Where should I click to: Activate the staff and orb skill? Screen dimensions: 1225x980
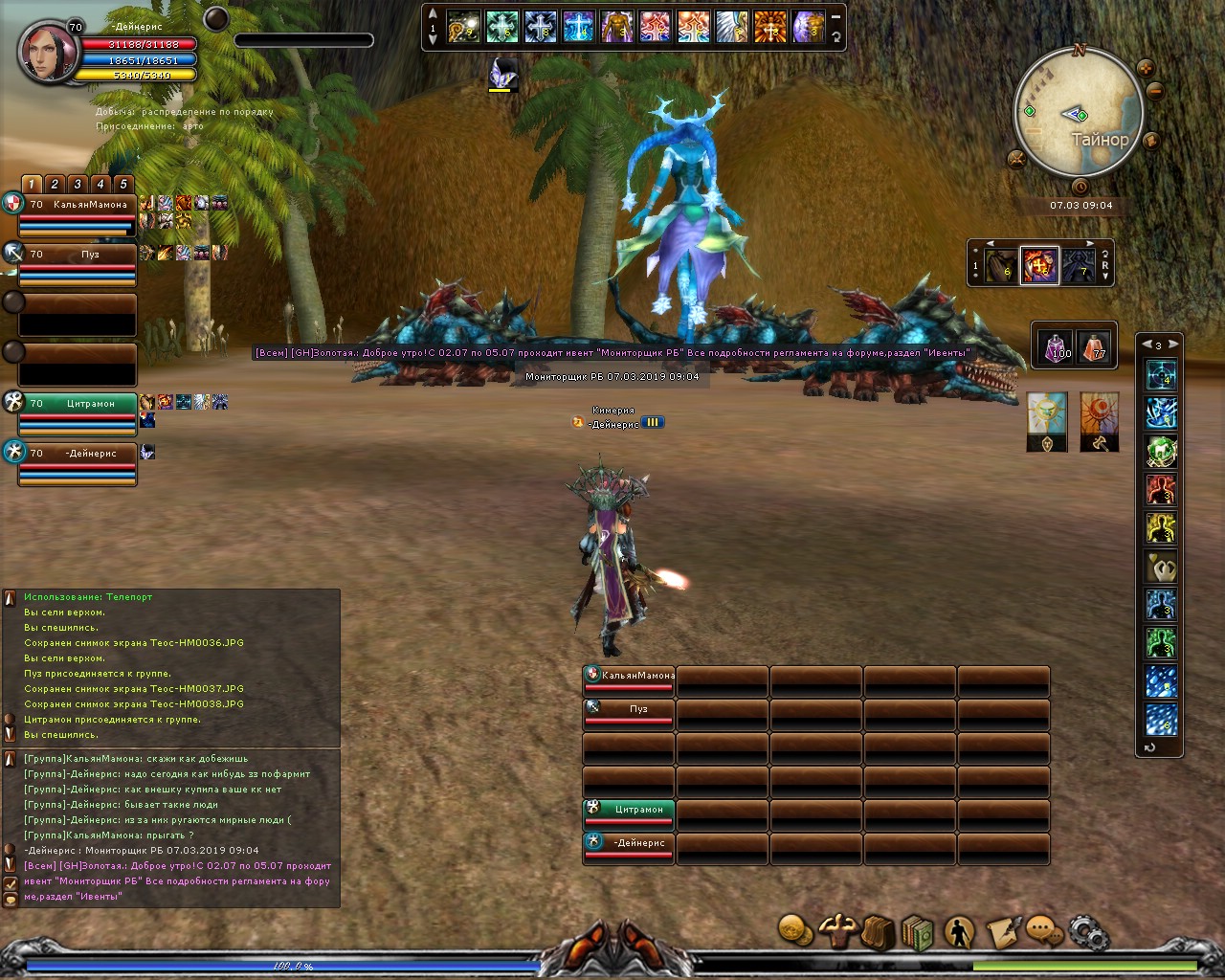tap(463, 27)
